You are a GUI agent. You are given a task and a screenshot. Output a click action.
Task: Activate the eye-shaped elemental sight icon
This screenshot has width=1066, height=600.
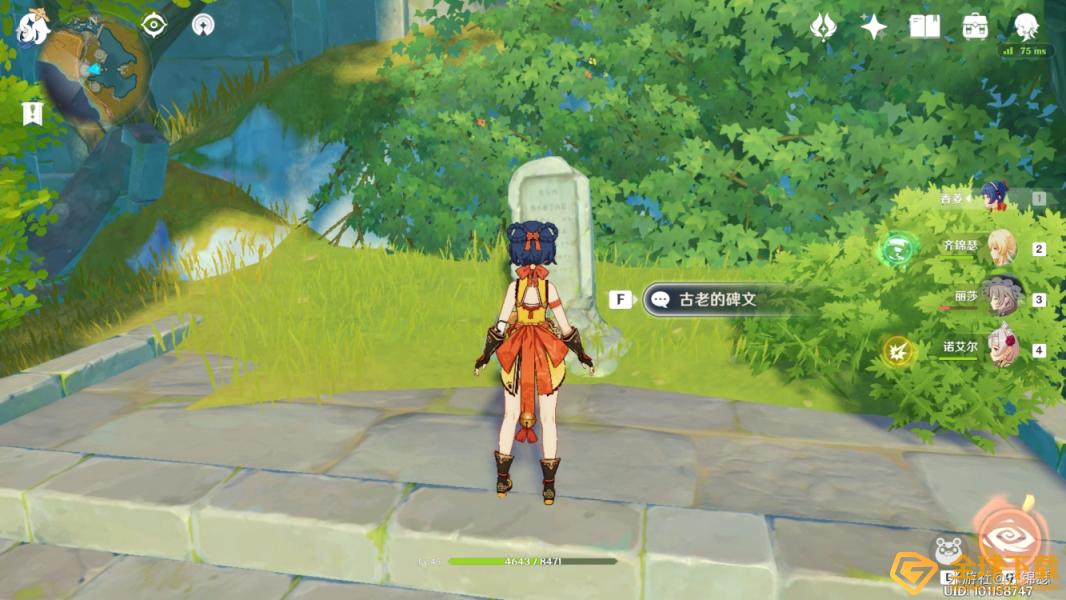coord(153,25)
